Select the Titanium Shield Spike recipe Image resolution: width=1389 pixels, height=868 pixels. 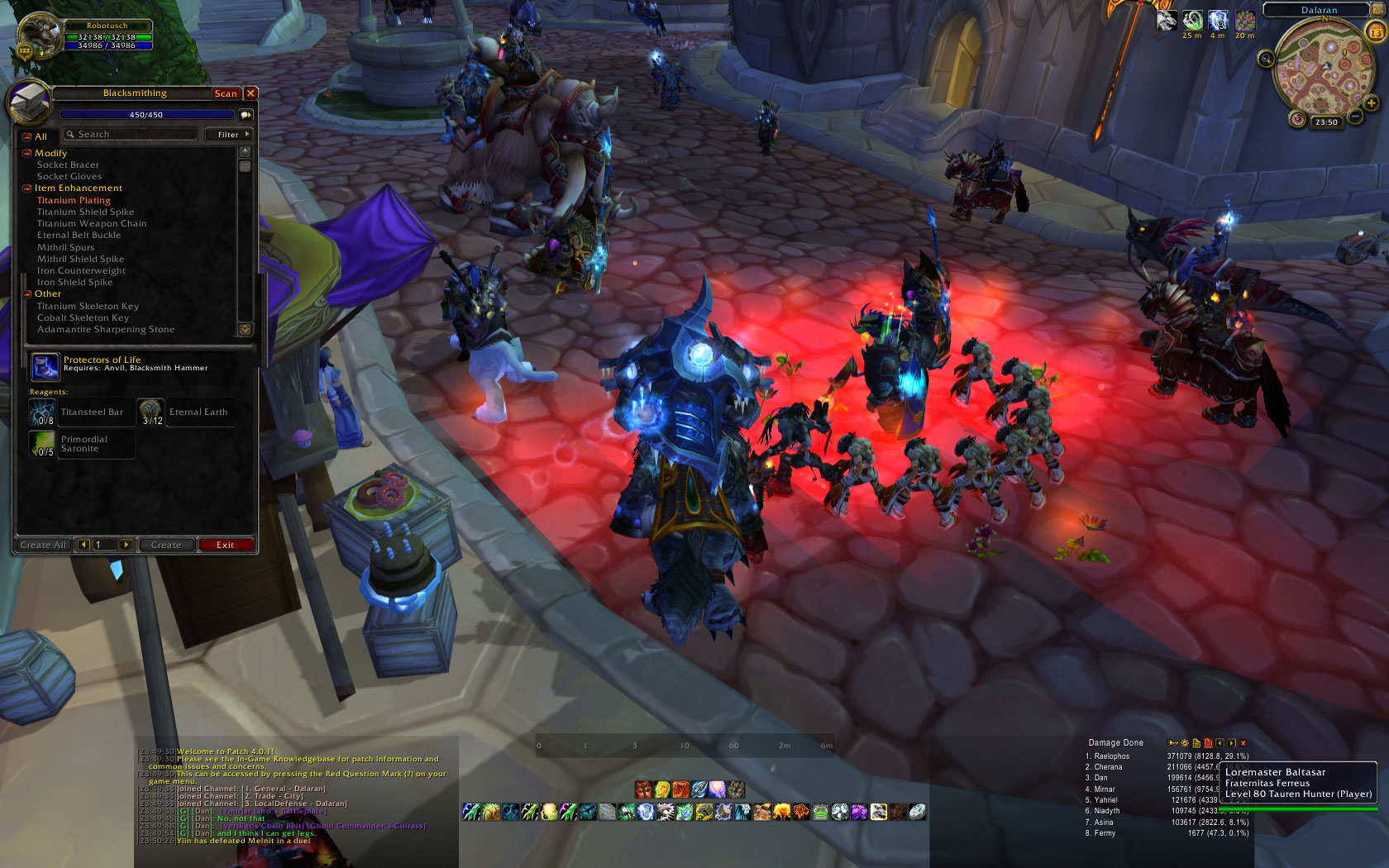(85, 212)
